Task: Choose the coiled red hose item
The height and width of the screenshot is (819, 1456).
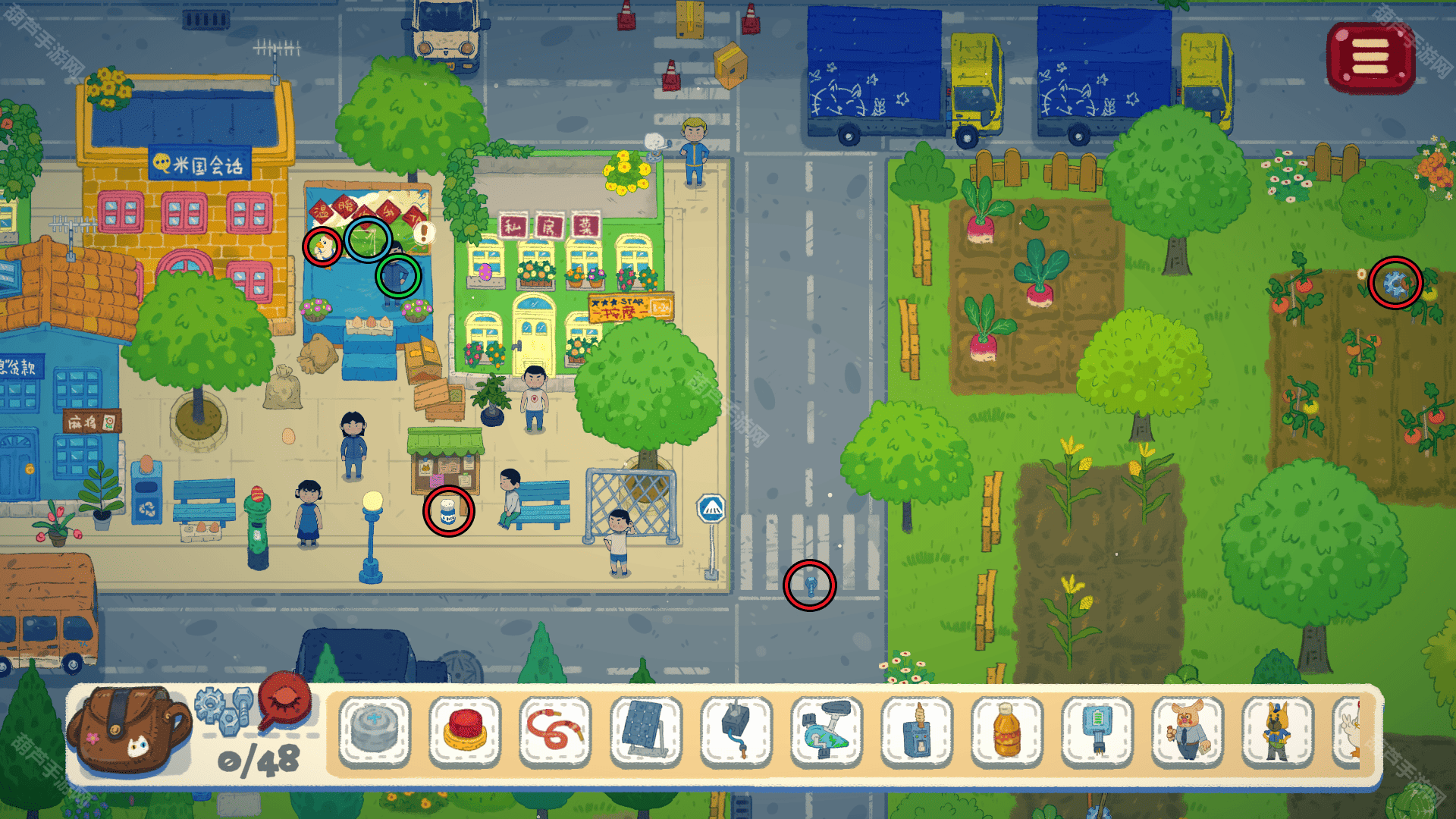Action: coord(555,731)
